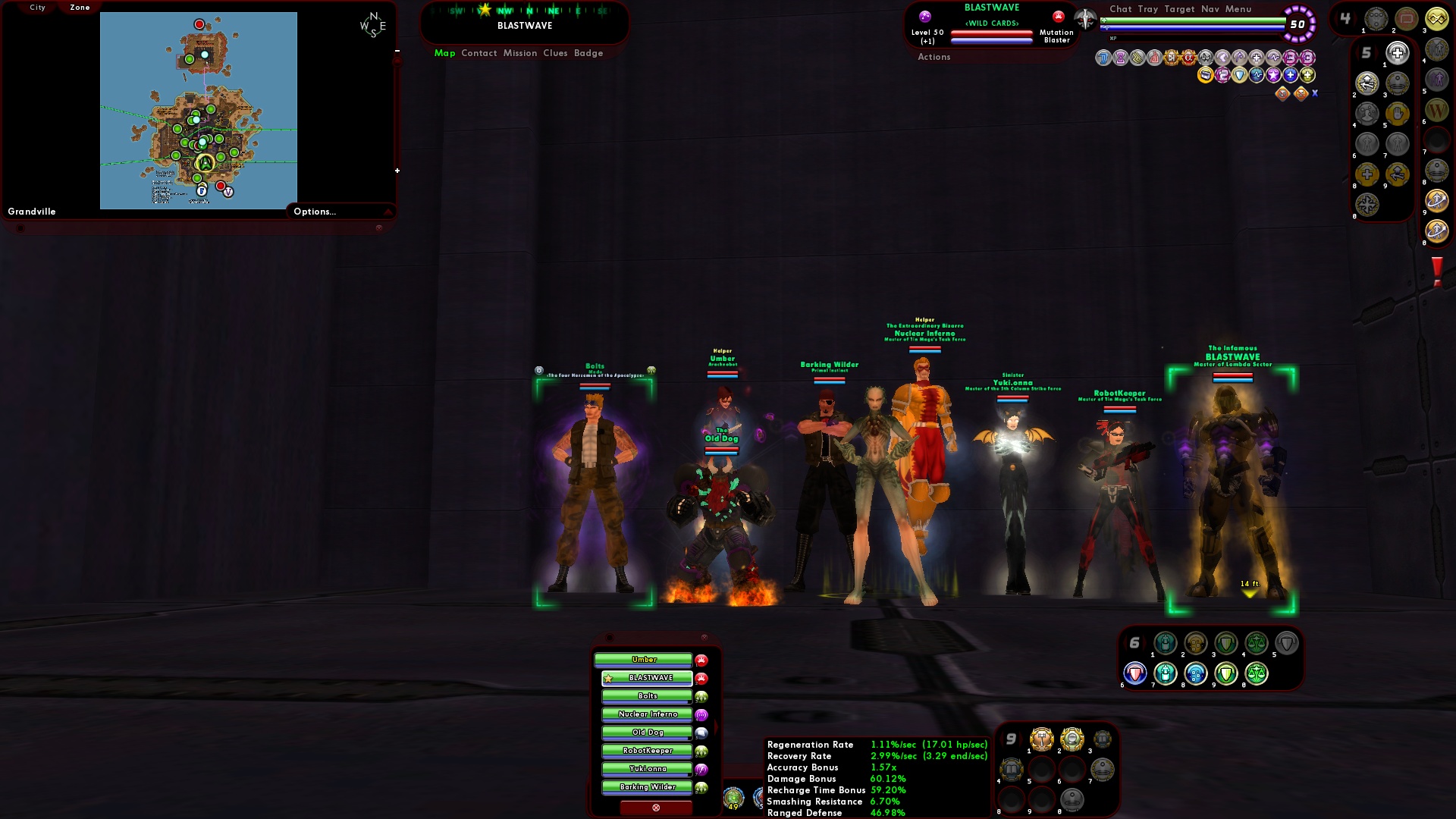Viewport: 1456px width, 819px height.
Task: Click the left arrow beside tray 6 number
Action: pos(1125,642)
